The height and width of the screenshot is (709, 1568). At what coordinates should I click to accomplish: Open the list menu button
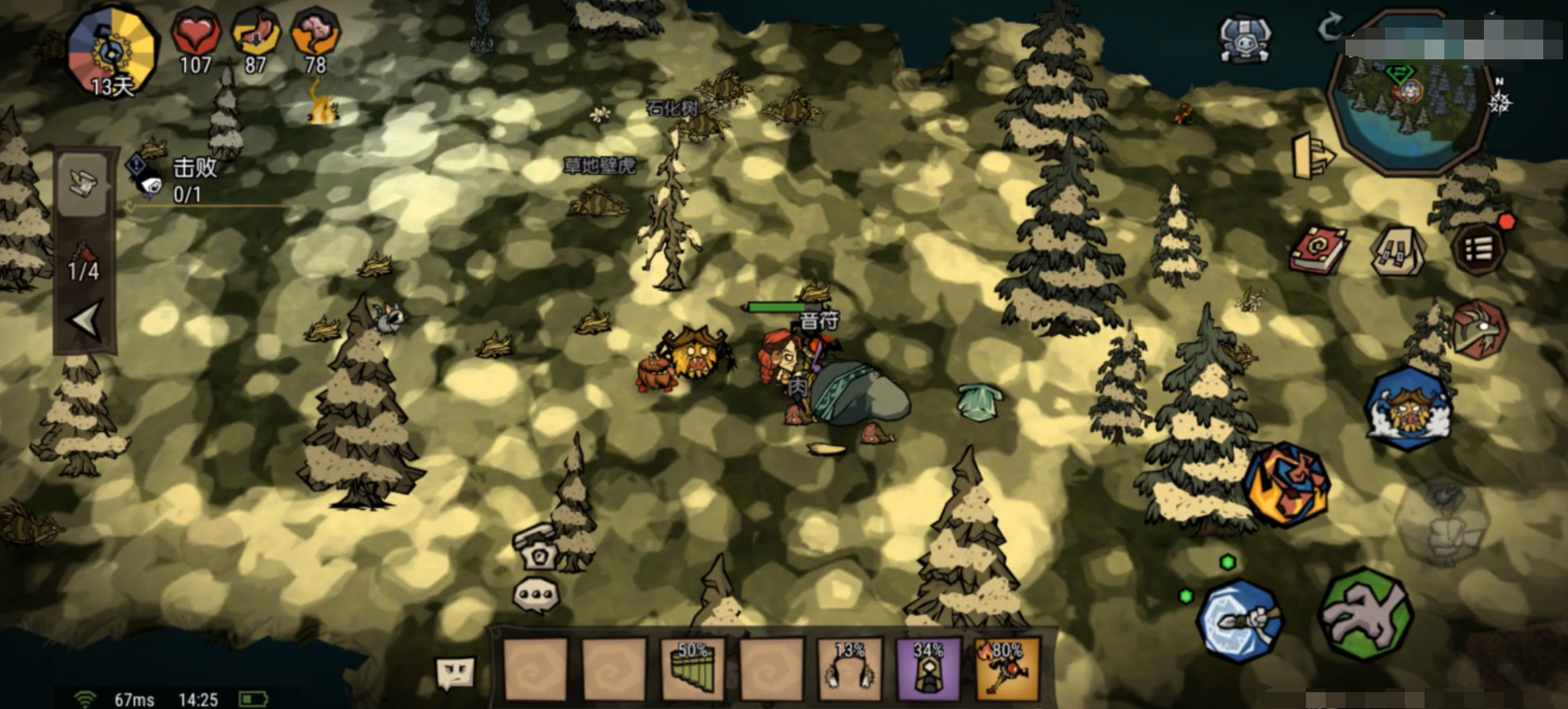point(1478,248)
